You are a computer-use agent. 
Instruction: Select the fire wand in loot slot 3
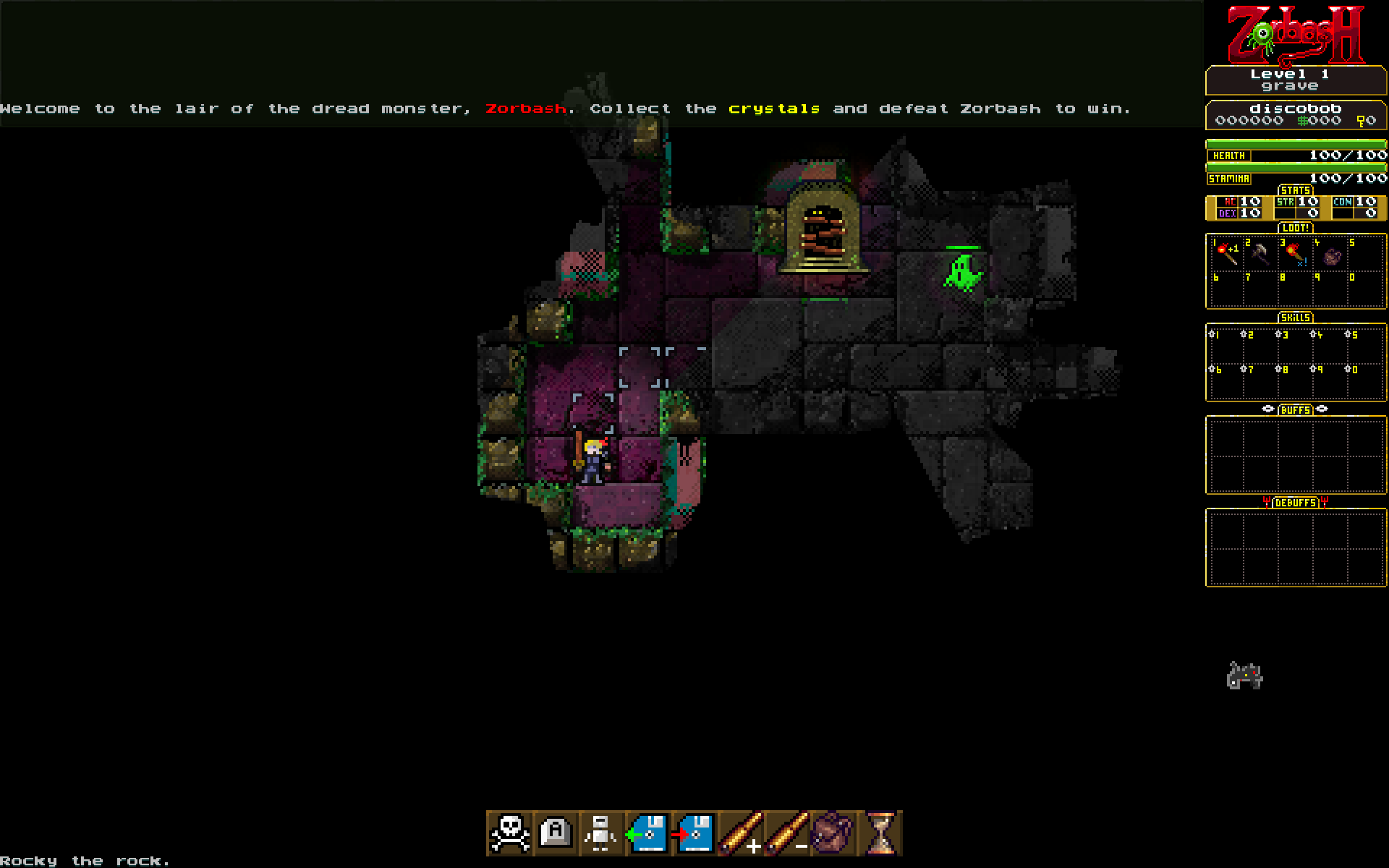click(x=1295, y=254)
